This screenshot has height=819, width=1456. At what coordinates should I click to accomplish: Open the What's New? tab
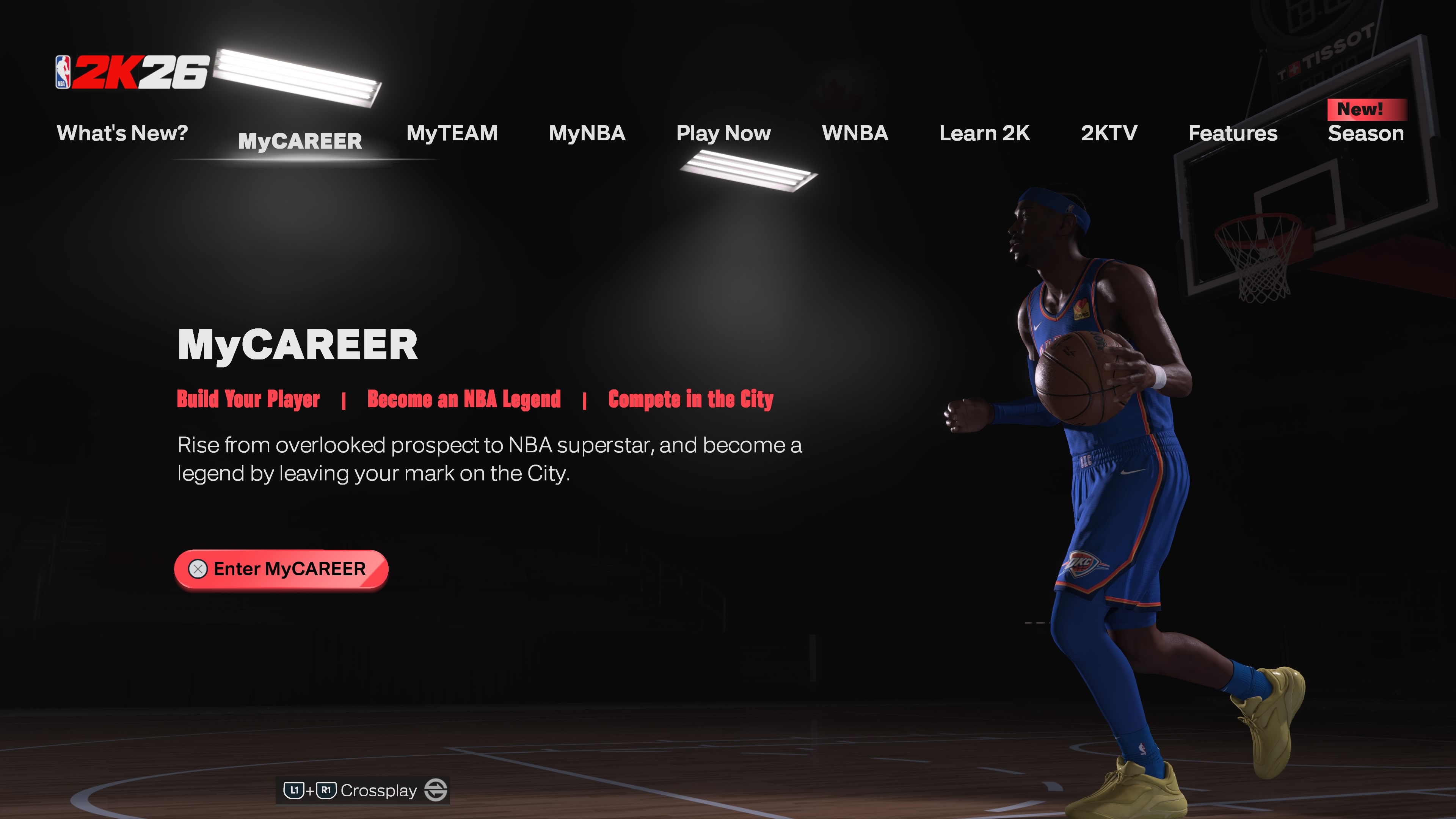[122, 133]
